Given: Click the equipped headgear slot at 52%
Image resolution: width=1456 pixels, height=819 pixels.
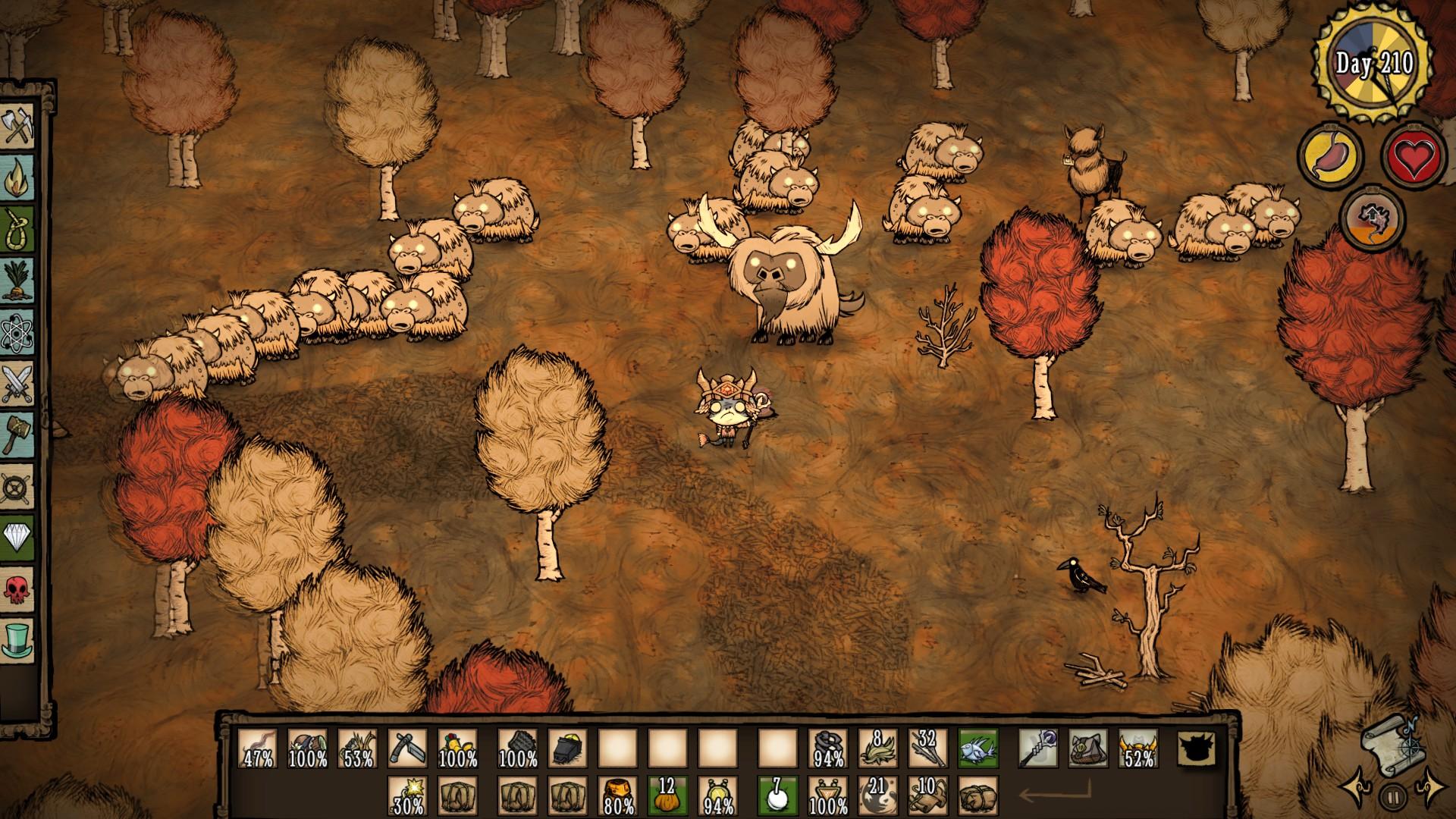Looking at the screenshot, I should pyautogui.click(x=1137, y=749).
